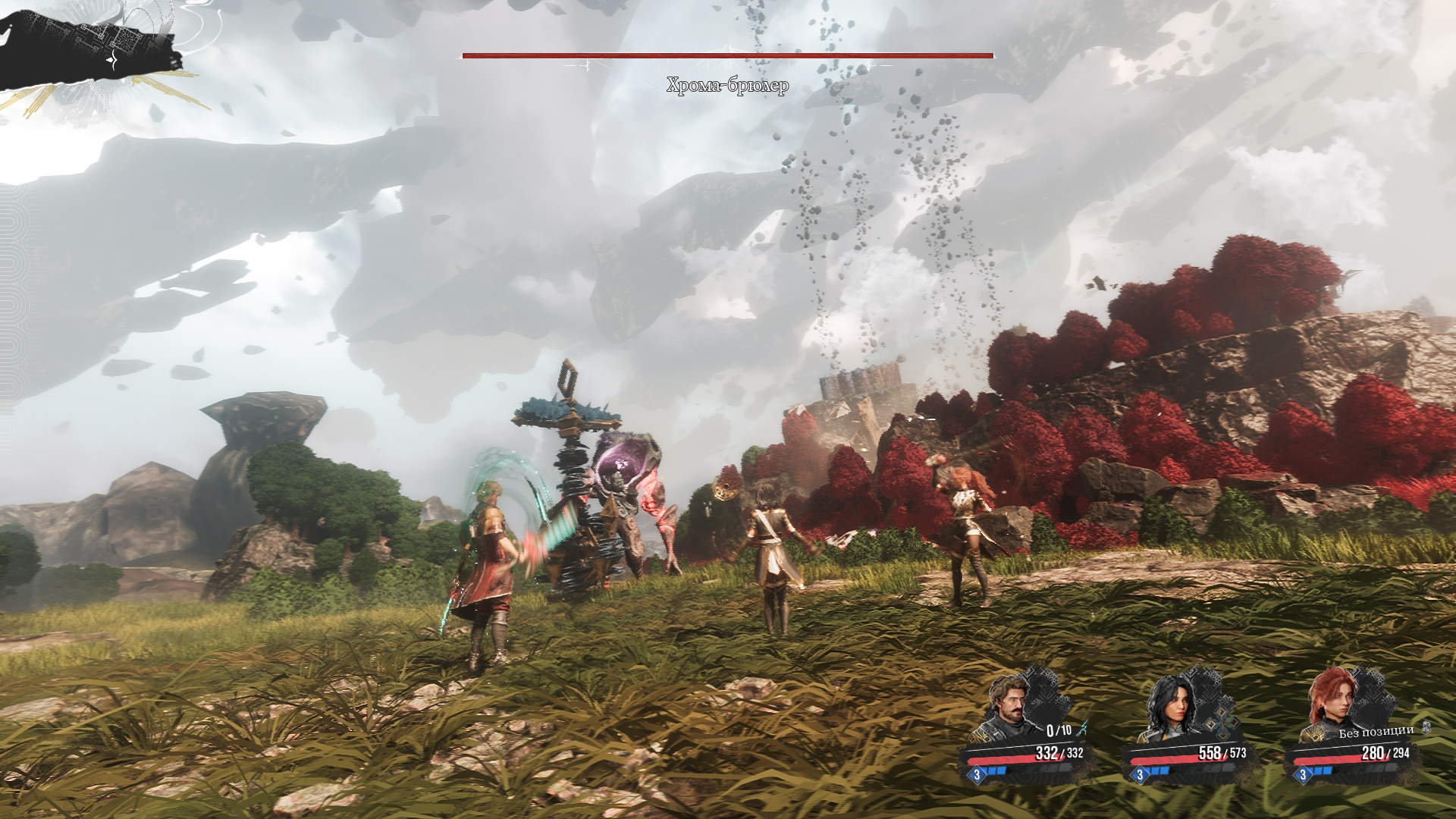Click the lightning charge icon beside 0/10
1456x819 pixels.
tap(1082, 729)
